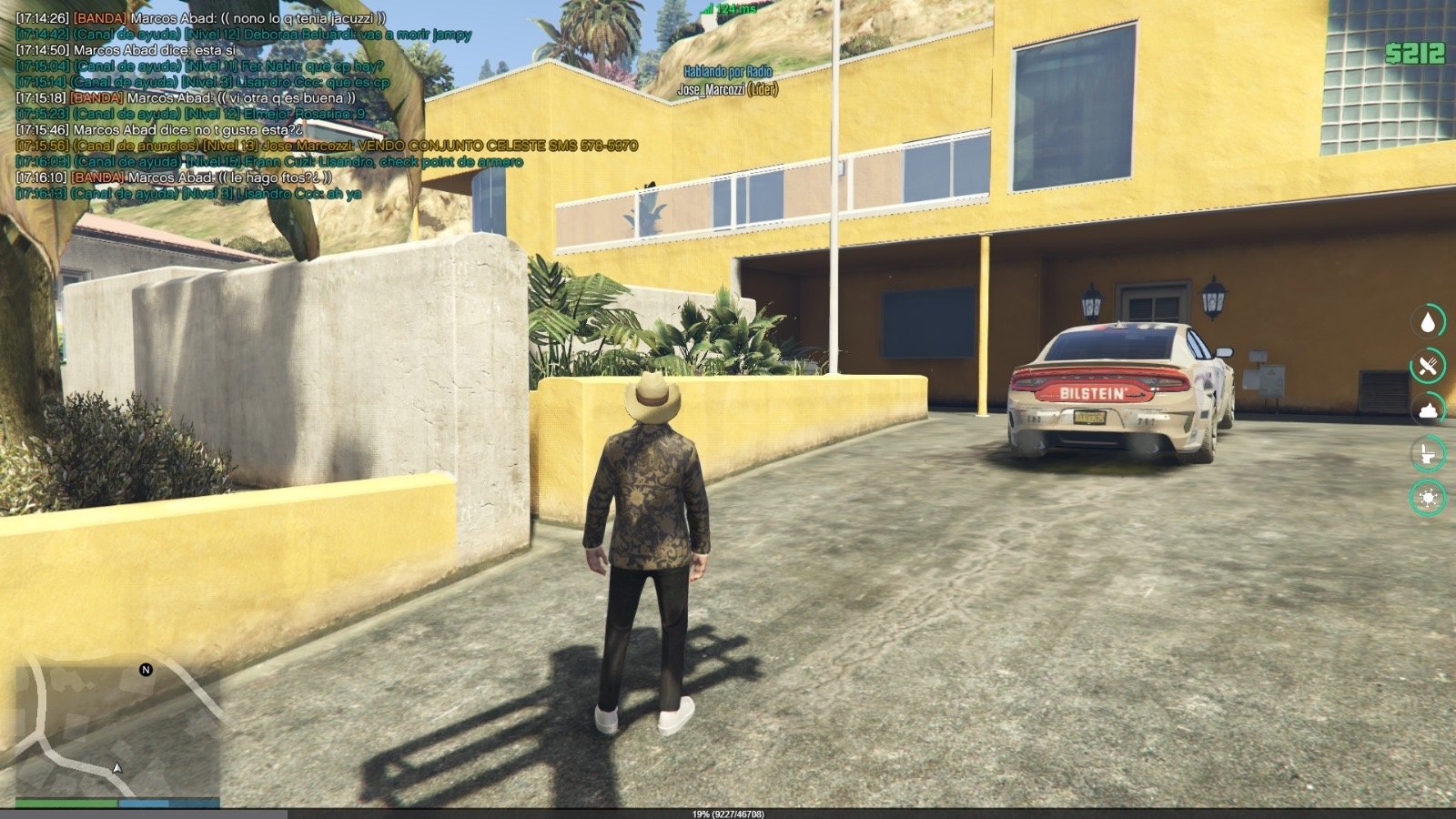Click the Jose_Marcozzi (Lider) name tag
The height and width of the screenshot is (819, 1456).
click(727, 90)
